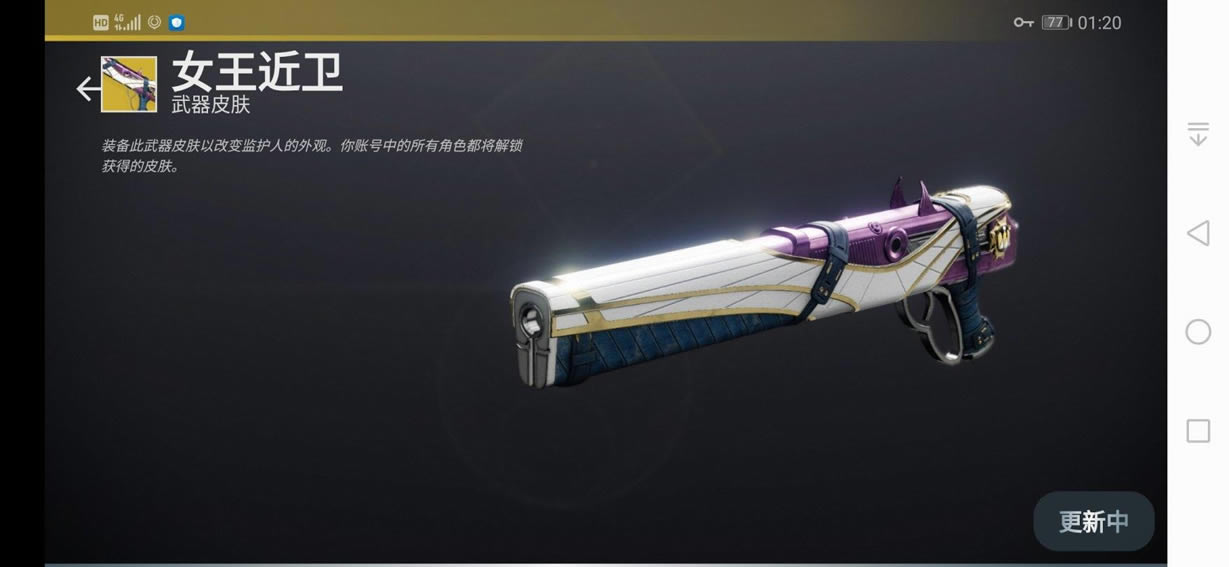The width and height of the screenshot is (1229, 567).
Task: Tap the Android back triangle button
Action: pos(1197,234)
